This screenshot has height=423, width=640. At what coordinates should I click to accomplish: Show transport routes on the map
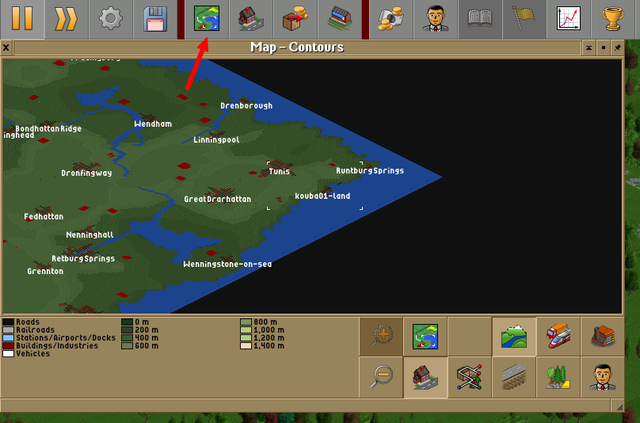(x=516, y=377)
